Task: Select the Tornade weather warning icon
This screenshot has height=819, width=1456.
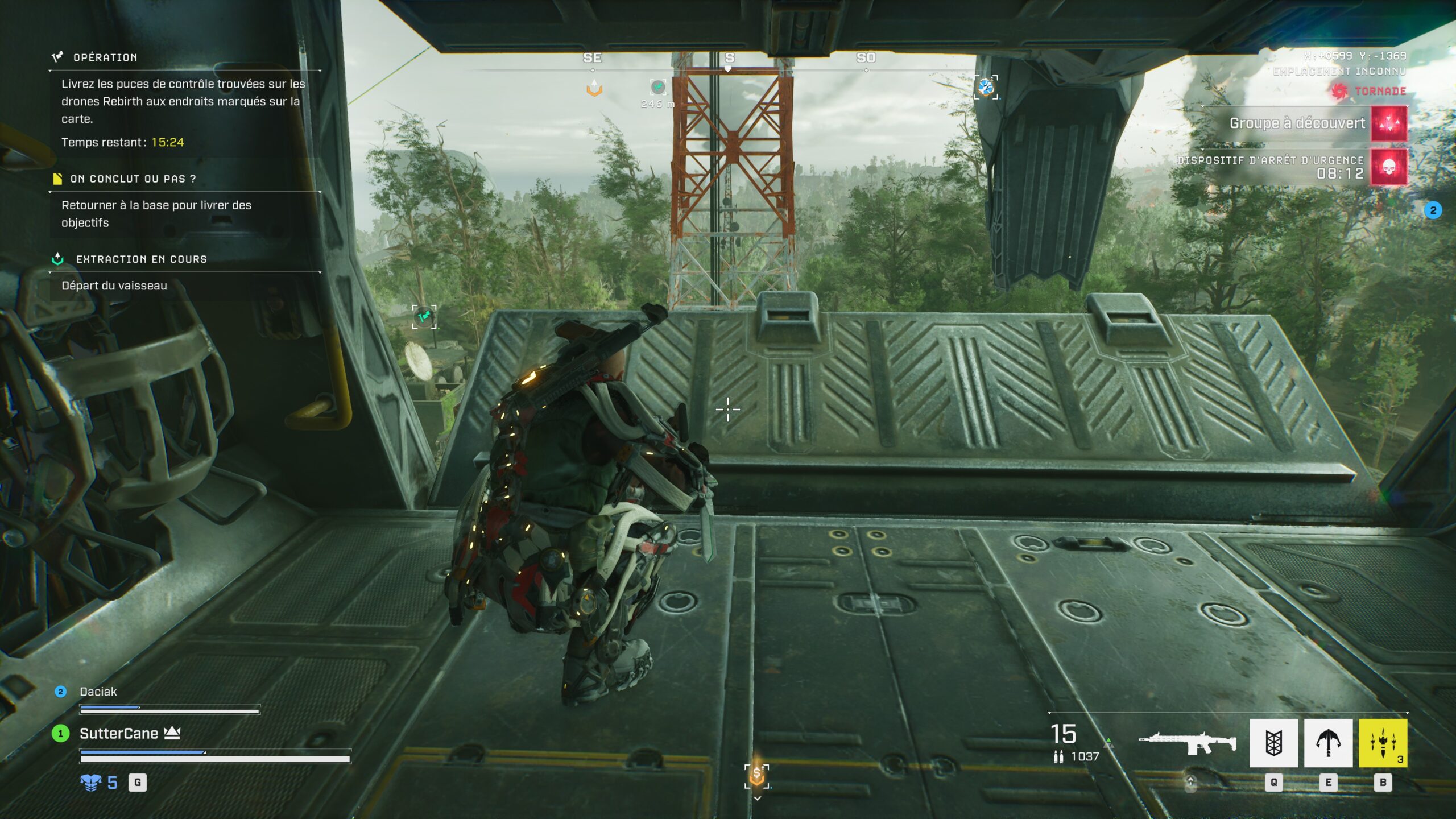Action: [1339, 91]
